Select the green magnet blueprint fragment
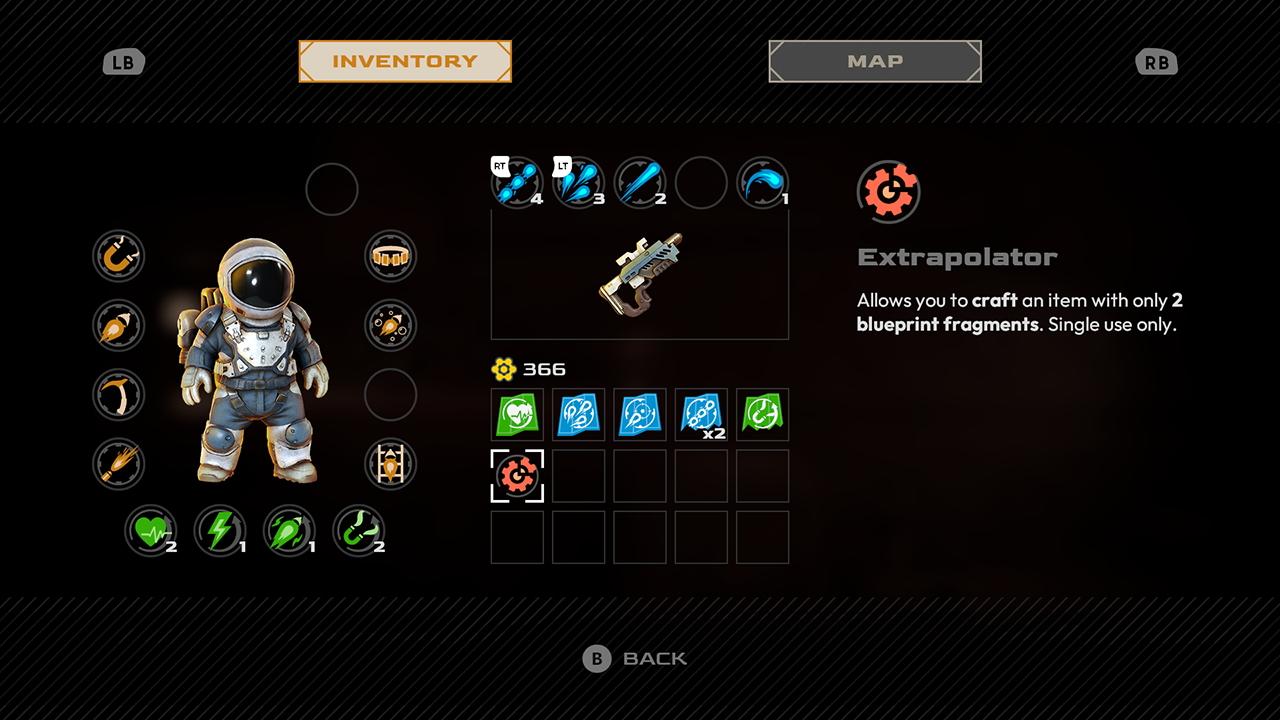This screenshot has width=1280, height=720. [762, 414]
